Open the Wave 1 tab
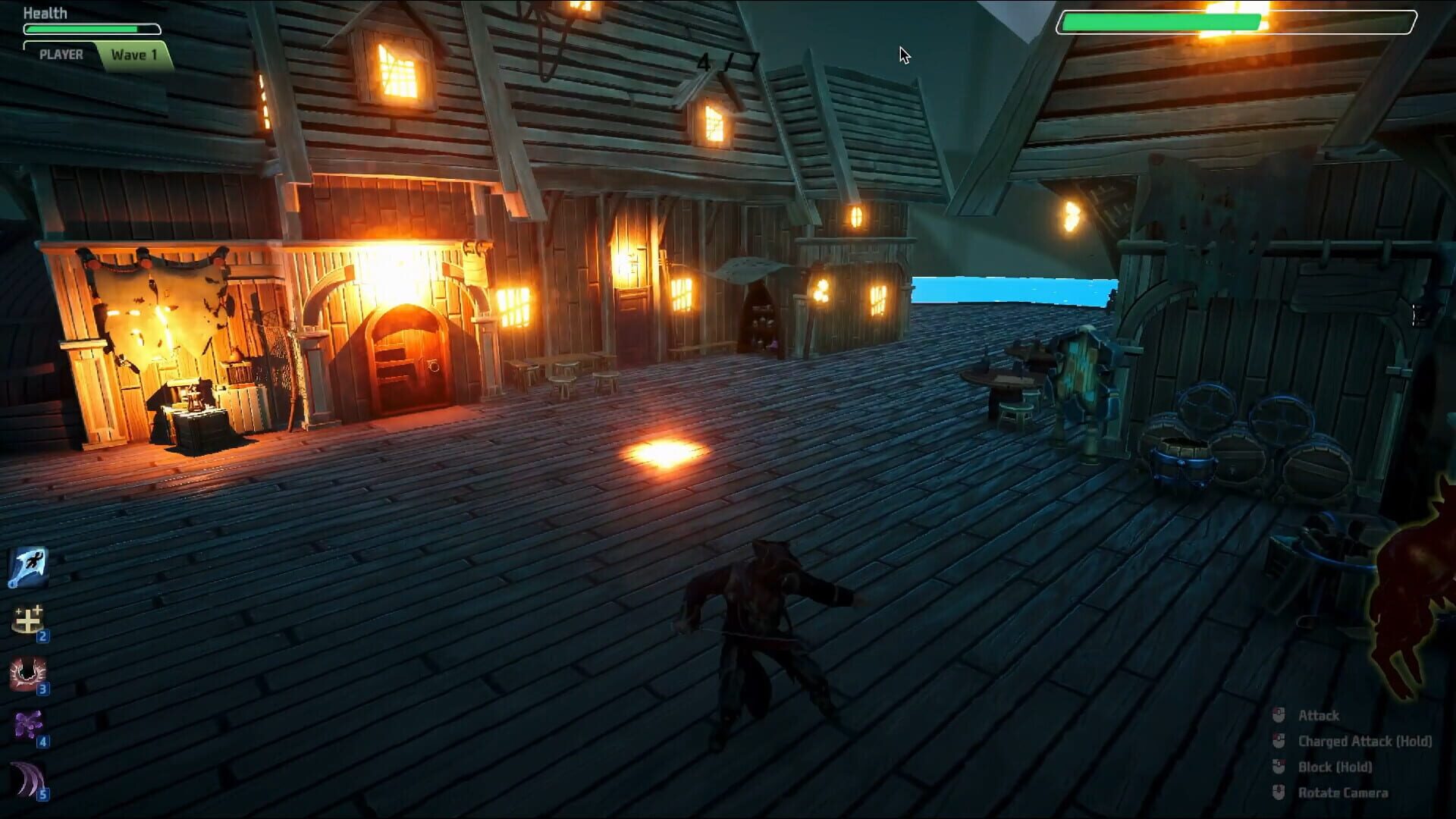1456x819 pixels. click(134, 54)
